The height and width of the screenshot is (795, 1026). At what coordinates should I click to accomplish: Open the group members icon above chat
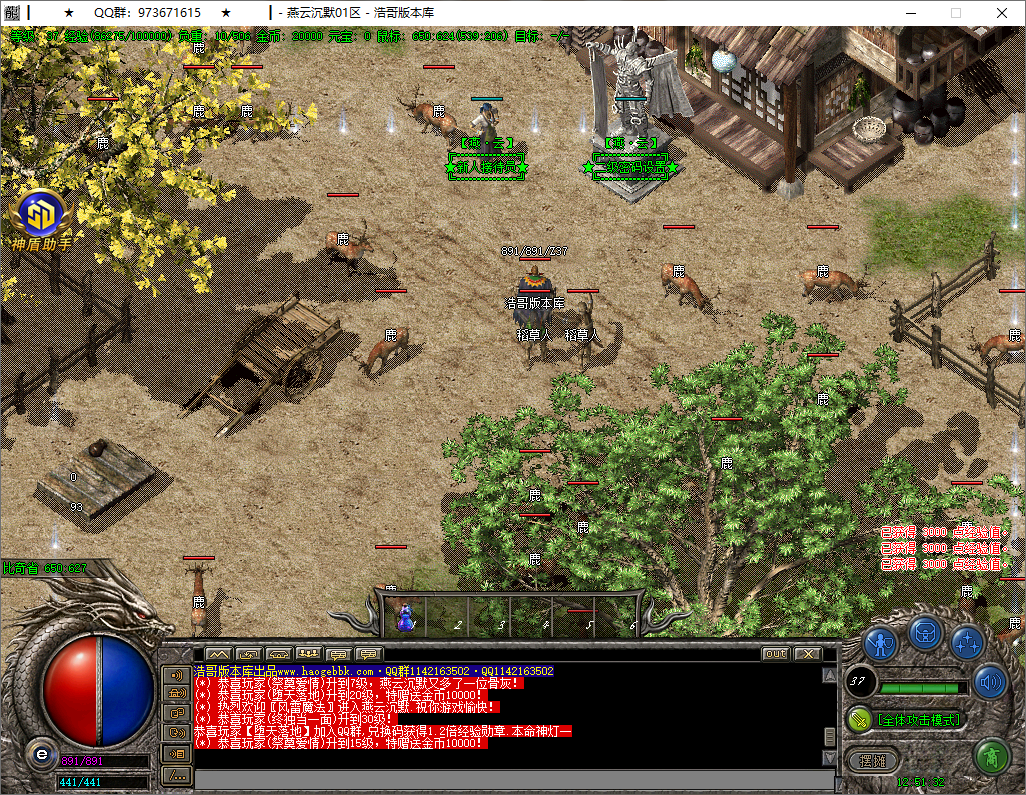coord(308,654)
